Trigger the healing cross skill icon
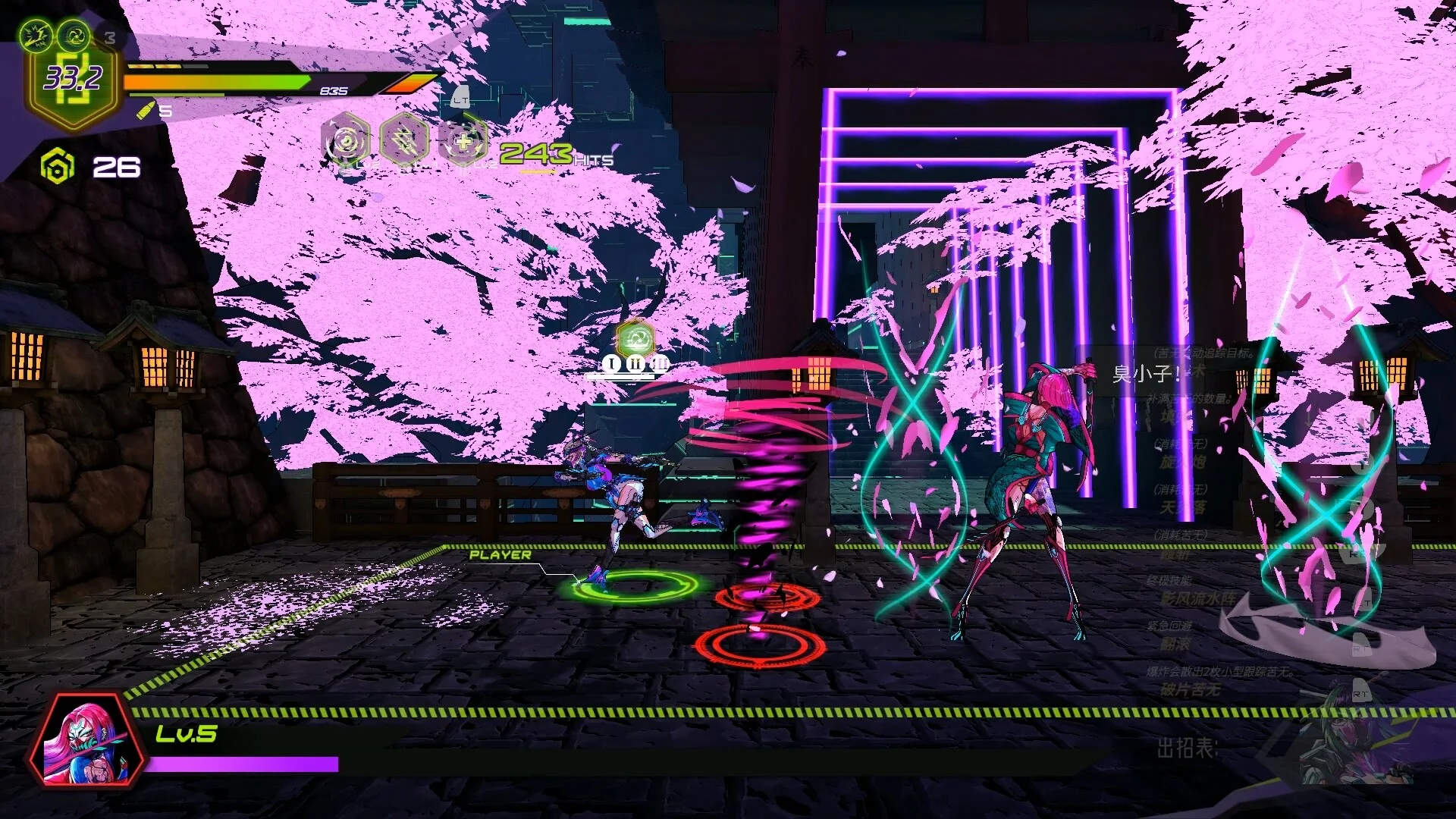Image resolution: width=1456 pixels, height=819 pixels. [x=463, y=140]
